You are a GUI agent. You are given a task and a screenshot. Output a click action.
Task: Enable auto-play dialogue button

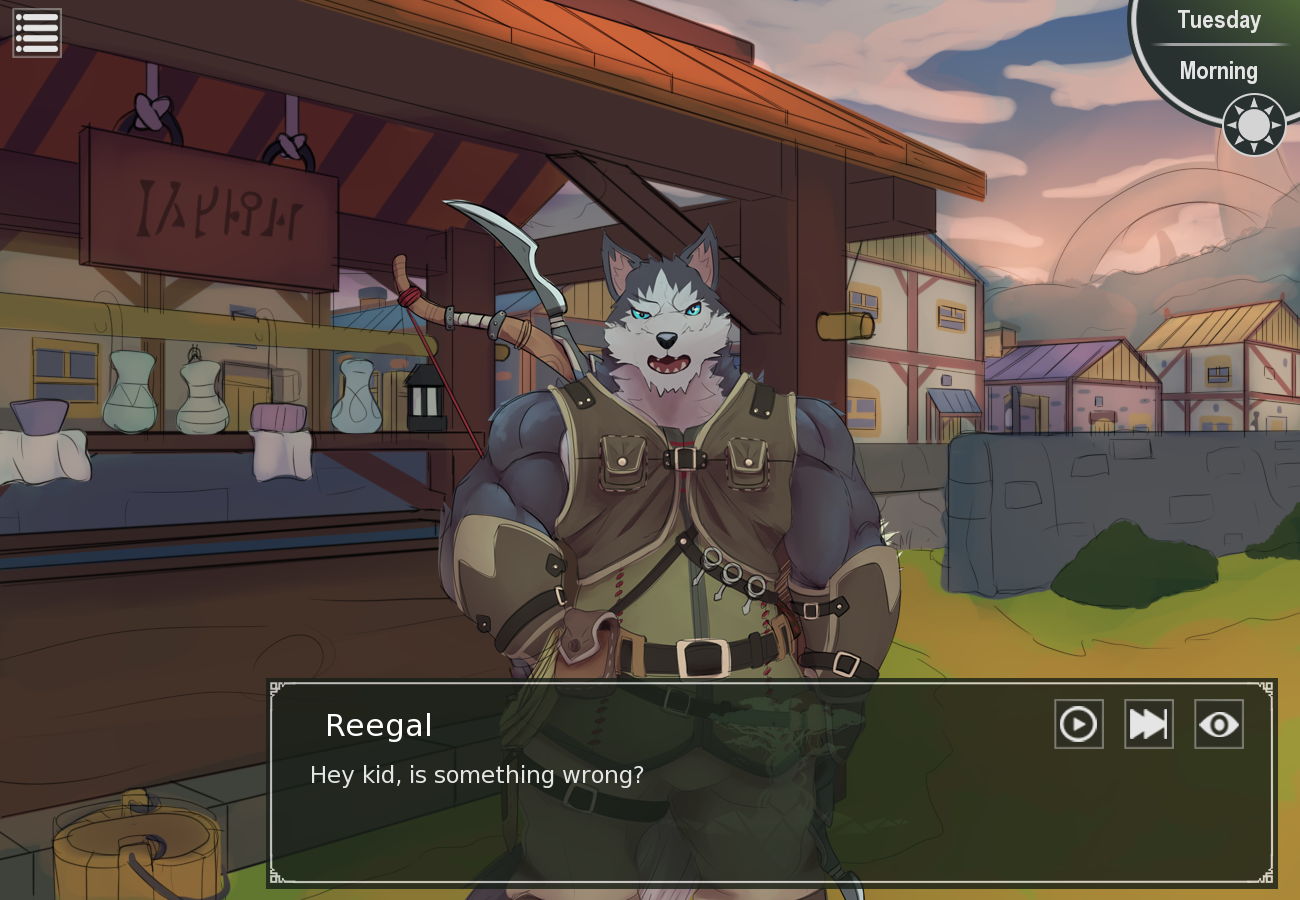(1078, 724)
